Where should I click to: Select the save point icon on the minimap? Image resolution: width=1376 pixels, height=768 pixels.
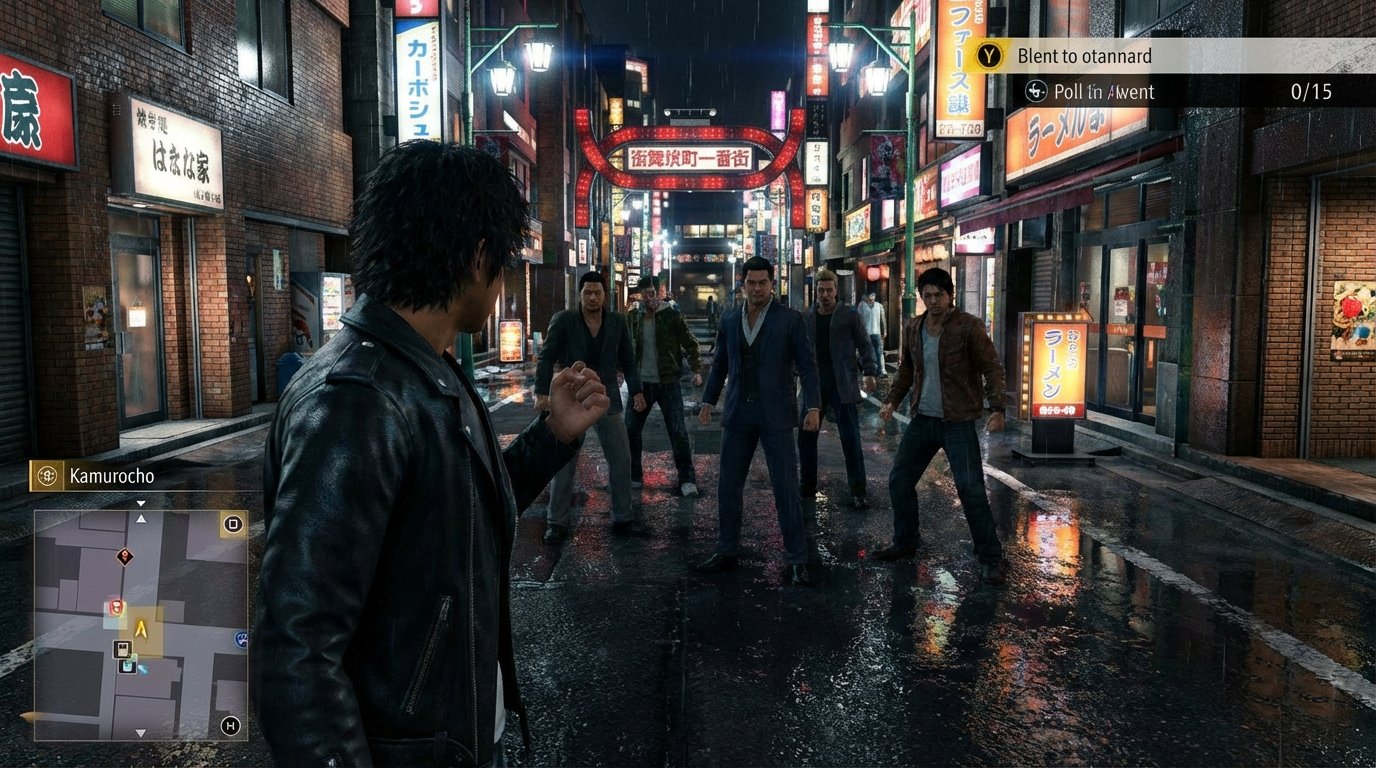126,667
